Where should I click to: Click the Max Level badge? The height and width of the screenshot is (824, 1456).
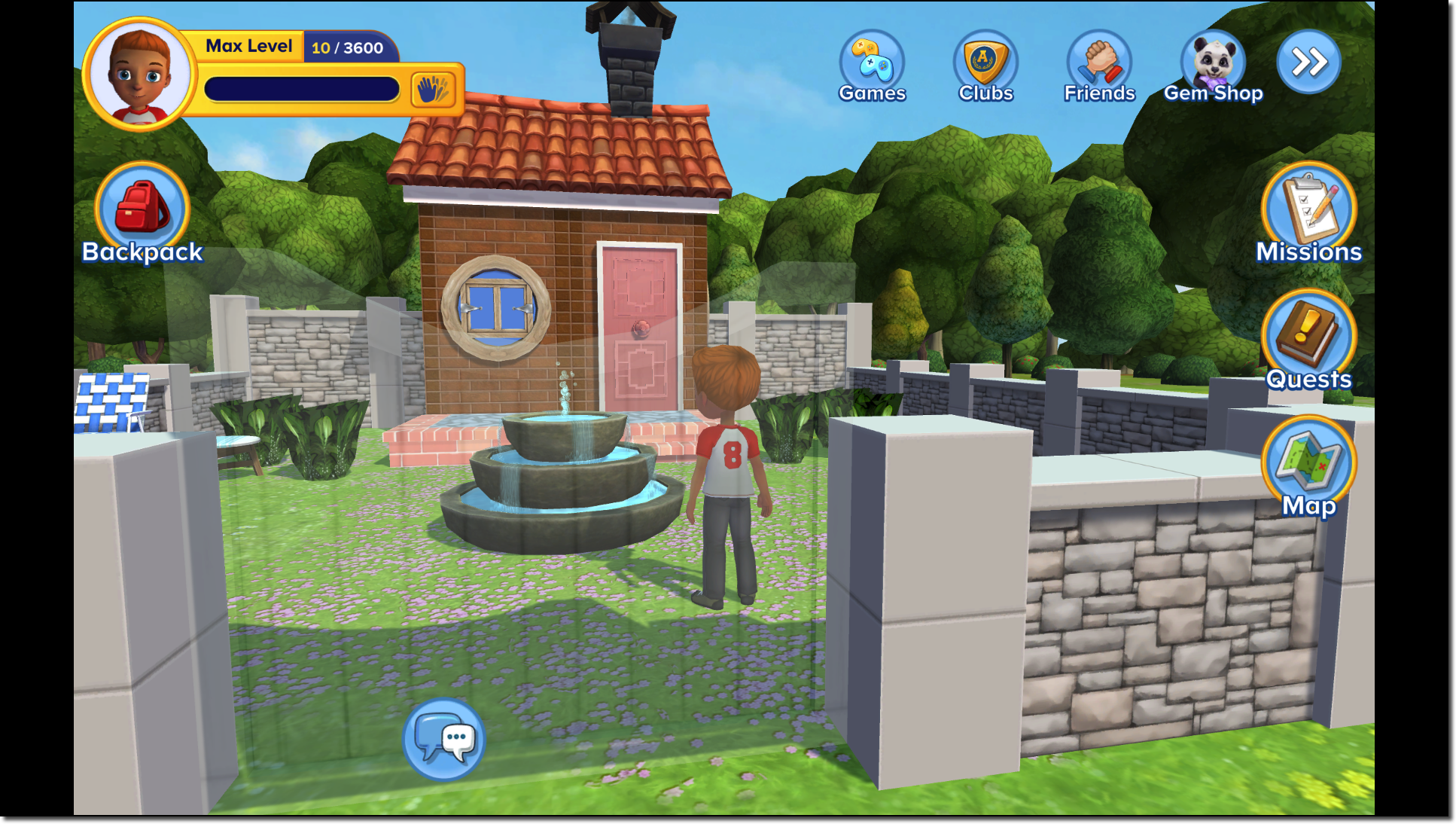pyautogui.click(x=249, y=46)
